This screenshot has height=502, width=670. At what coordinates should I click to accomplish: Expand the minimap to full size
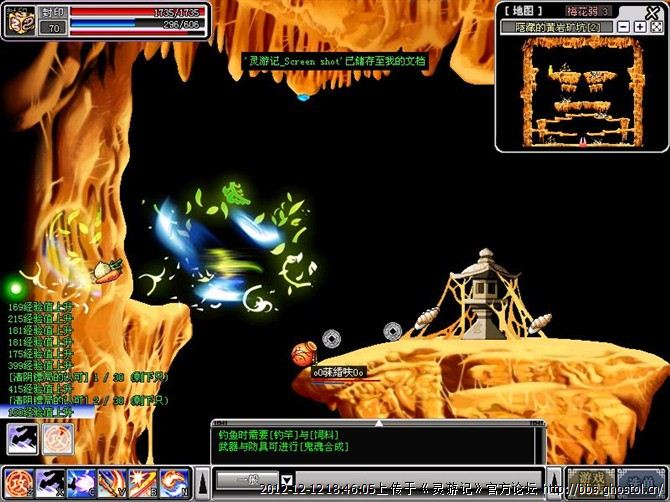(657, 27)
